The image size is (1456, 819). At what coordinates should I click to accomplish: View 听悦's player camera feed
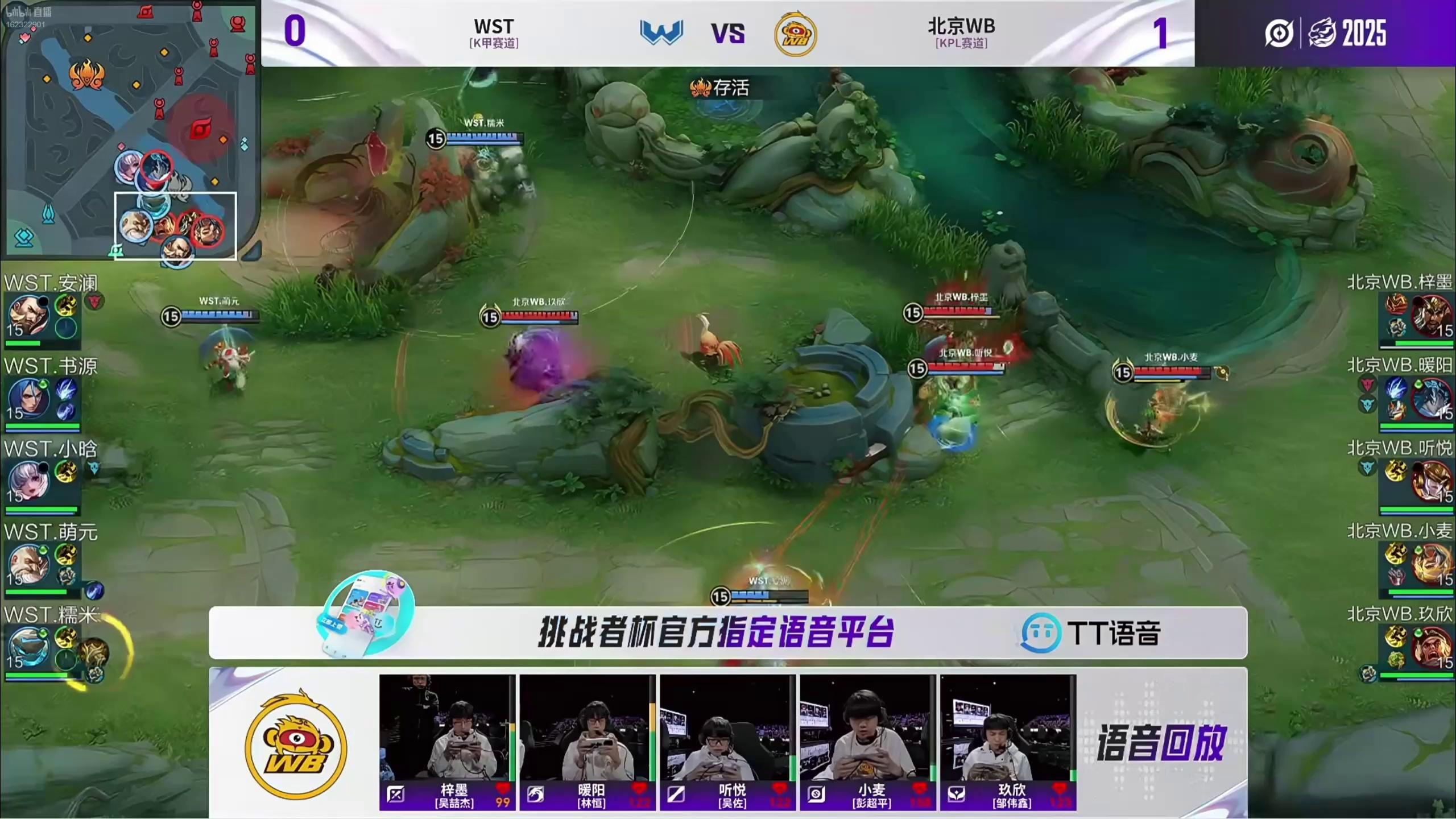[x=727, y=728]
